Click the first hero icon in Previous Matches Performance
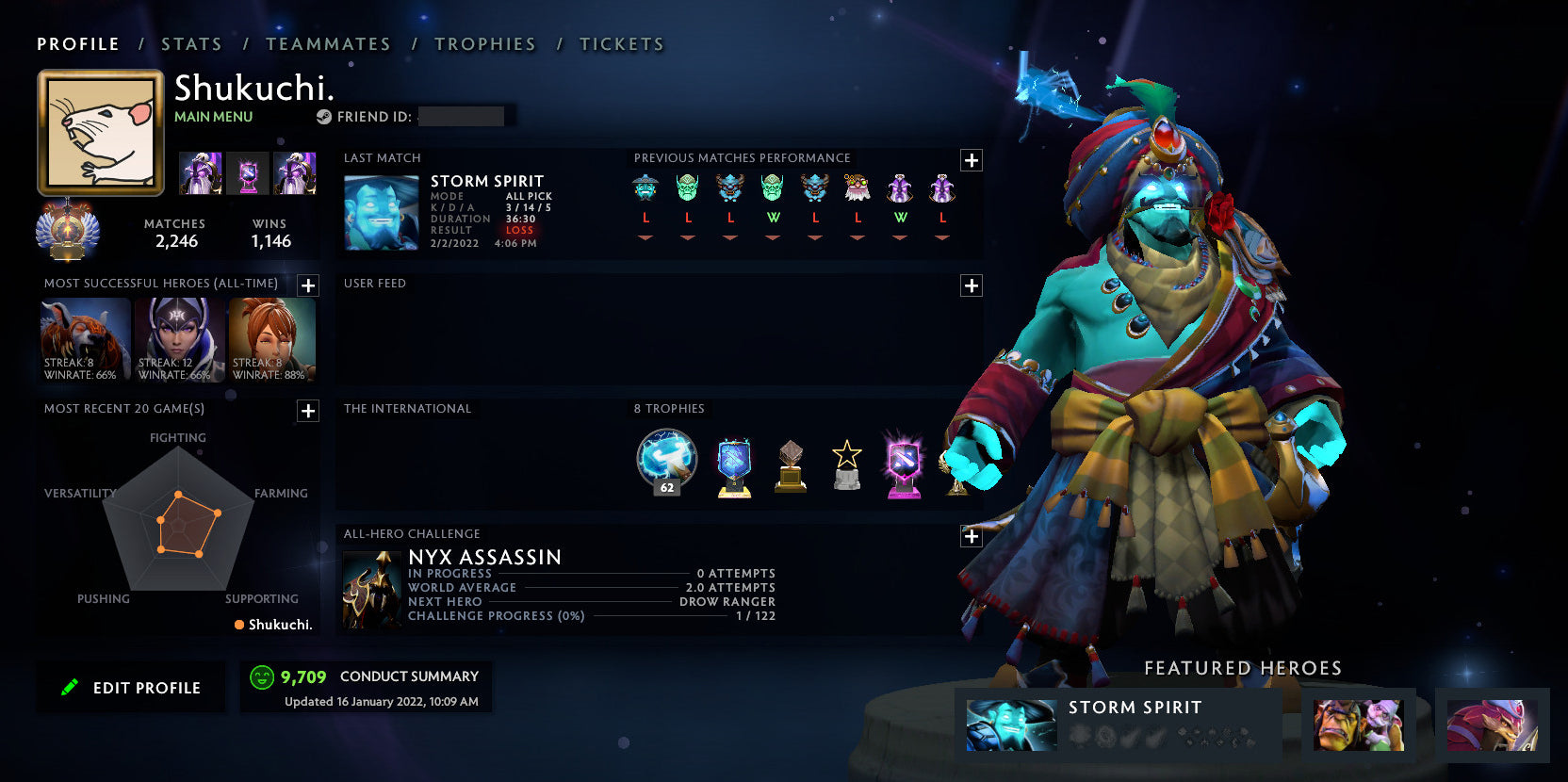The image size is (1568, 782). (645, 187)
